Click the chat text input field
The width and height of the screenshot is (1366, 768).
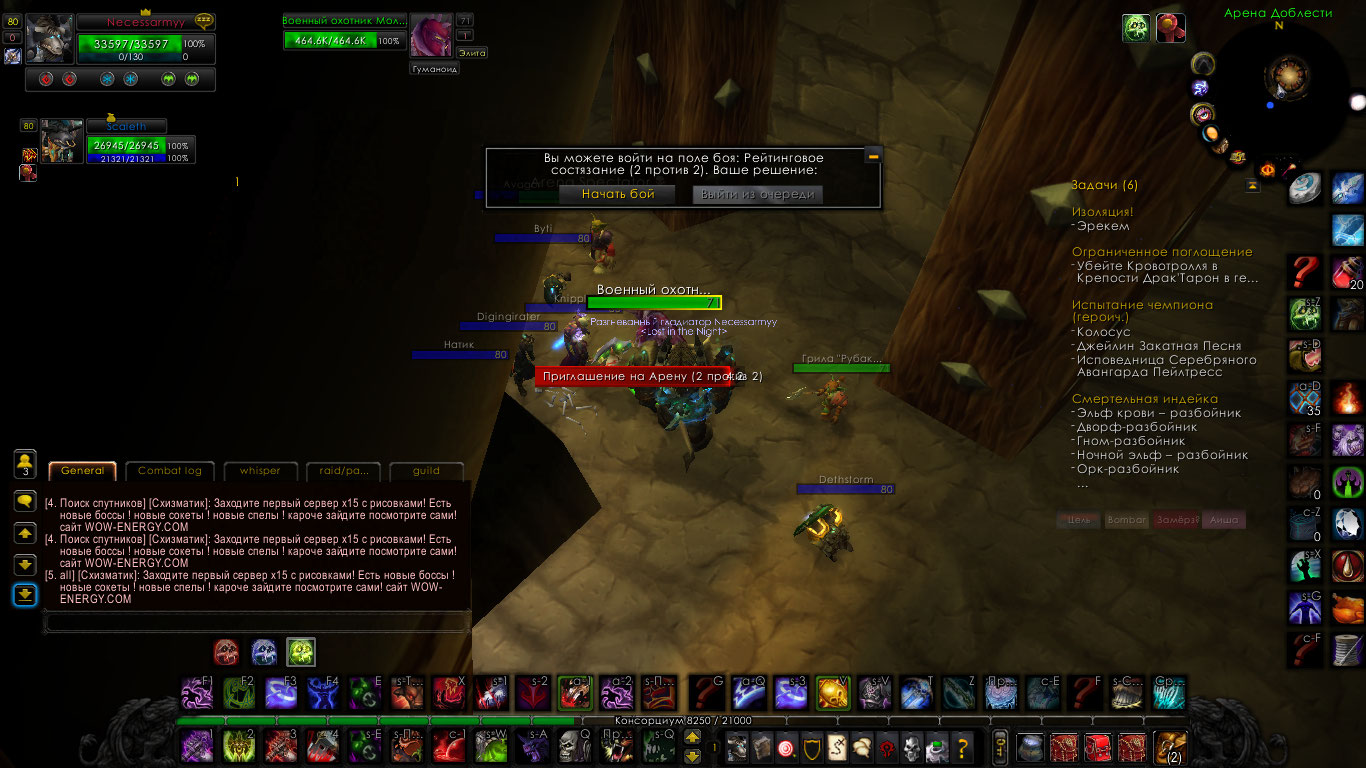256,622
